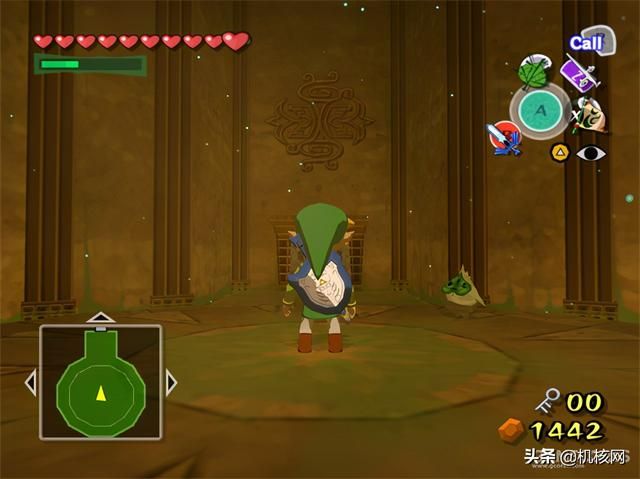The height and width of the screenshot is (479, 640).
Task: Toggle the eye camera view icon
Action: [591, 153]
